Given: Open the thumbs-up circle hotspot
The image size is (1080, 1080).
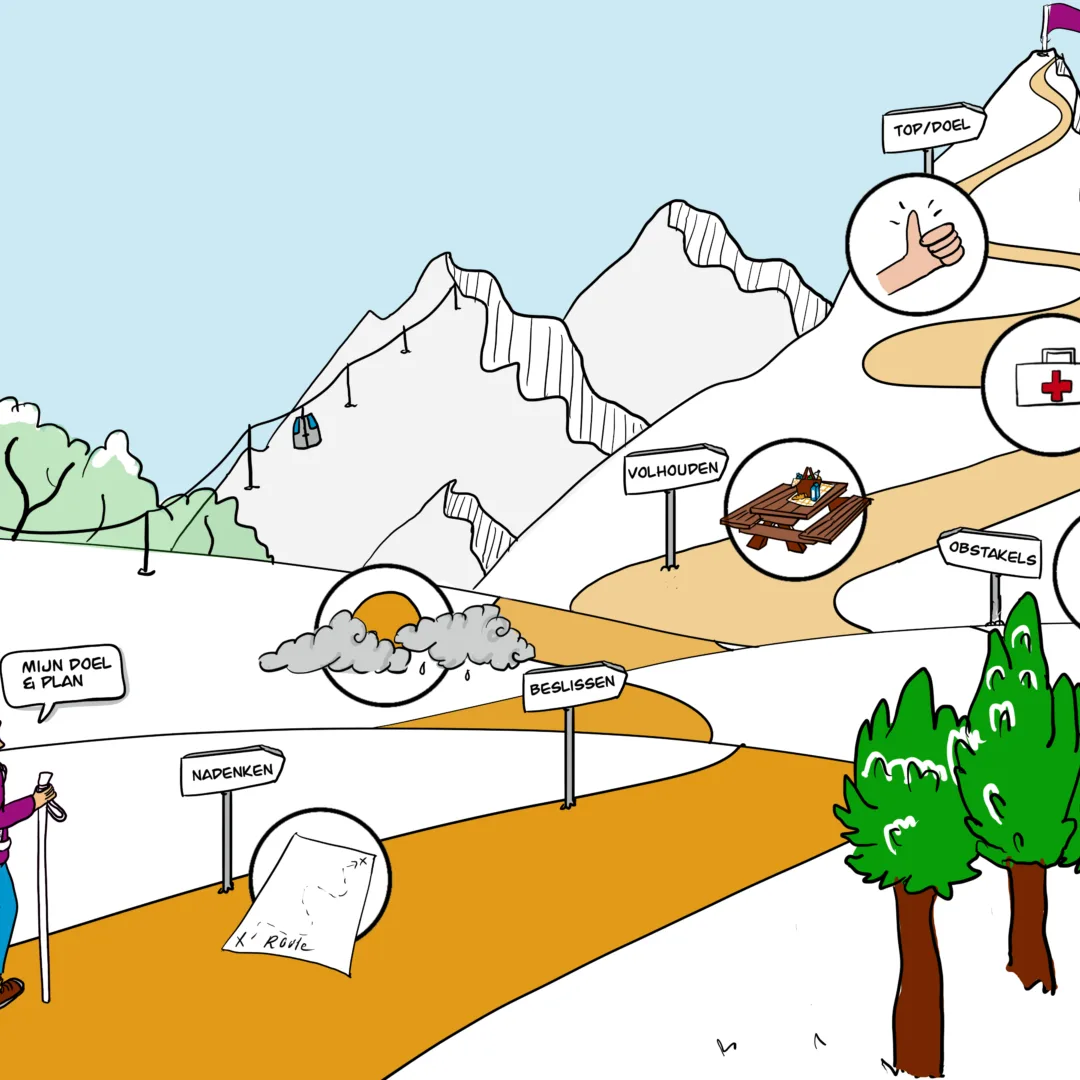Looking at the screenshot, I should pyautogui.click(x=916, y=244).
